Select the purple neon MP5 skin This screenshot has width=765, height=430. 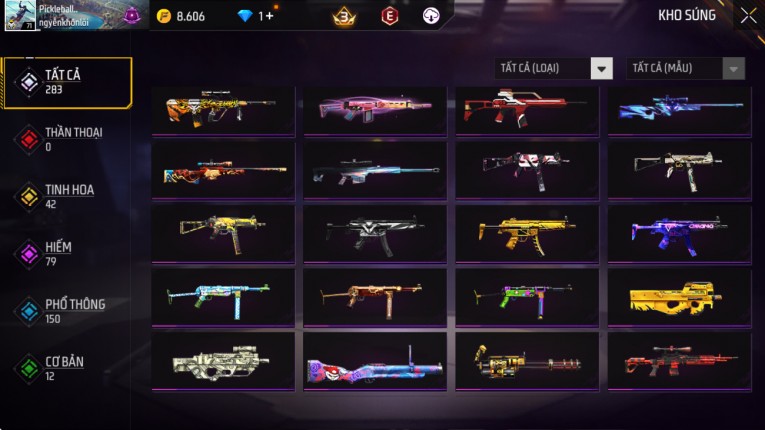(678, 234)
